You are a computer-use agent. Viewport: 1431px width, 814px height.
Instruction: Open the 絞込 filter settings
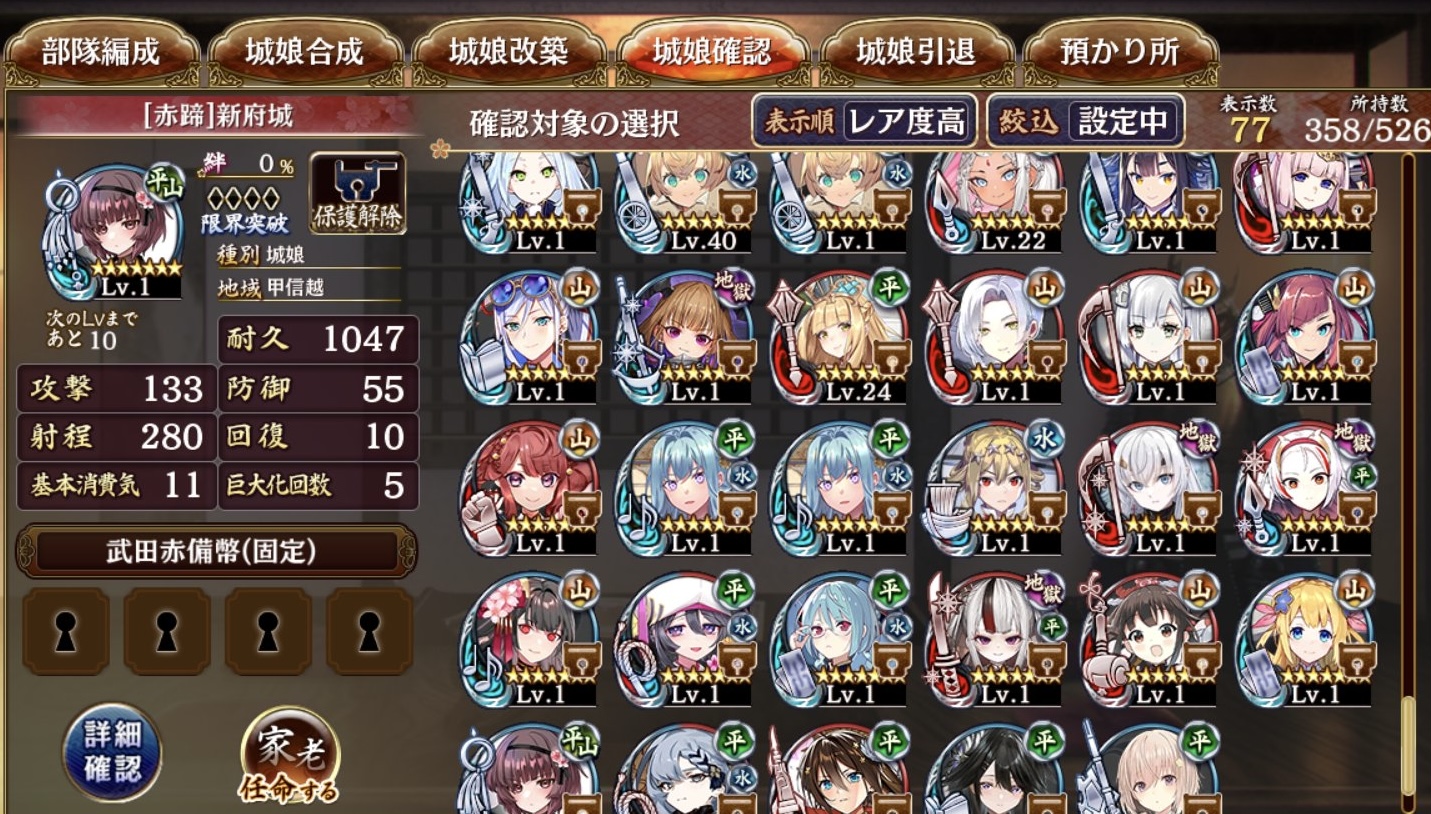[1085, 122]
